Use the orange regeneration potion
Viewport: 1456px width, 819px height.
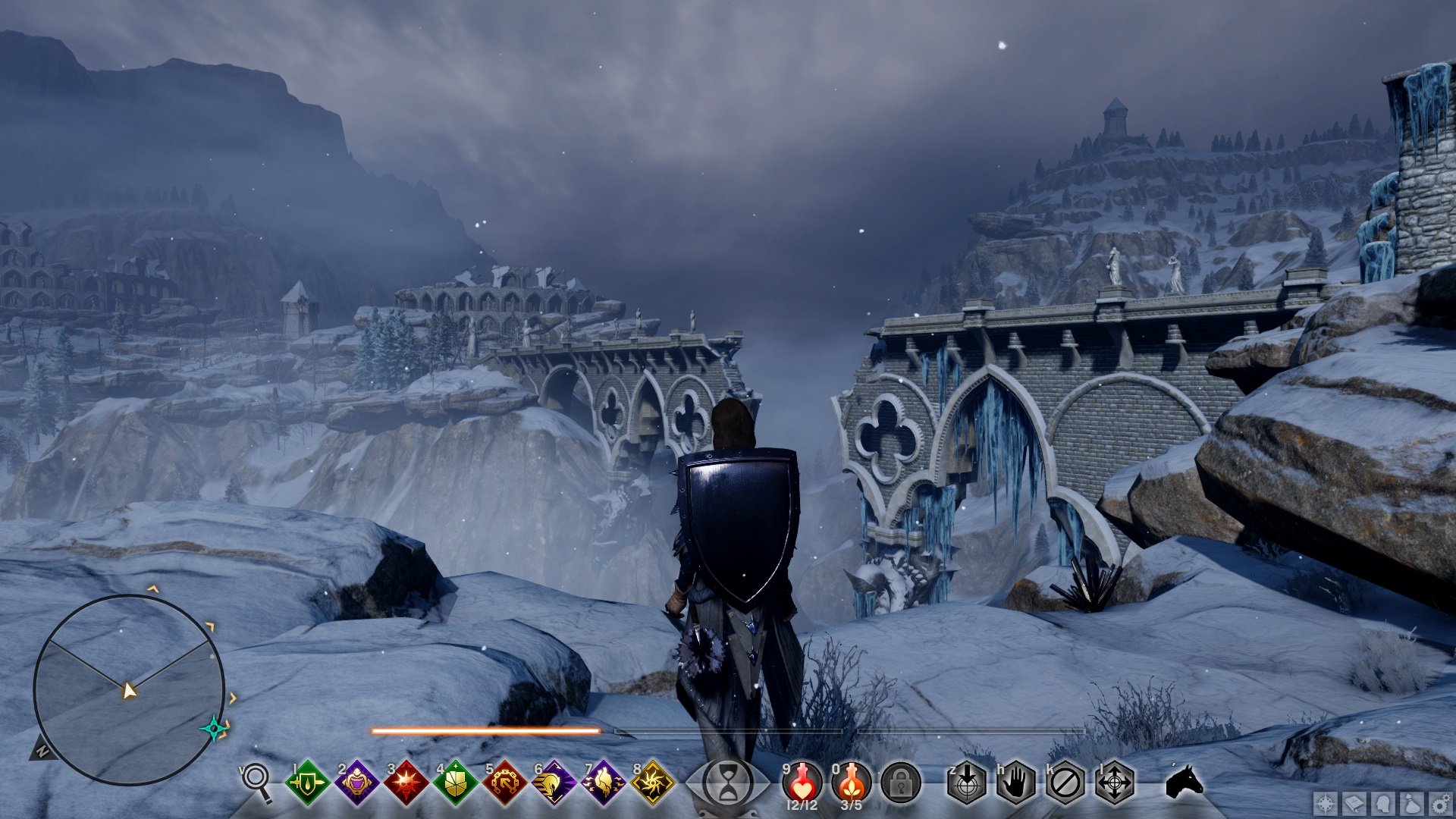(851, 783)
